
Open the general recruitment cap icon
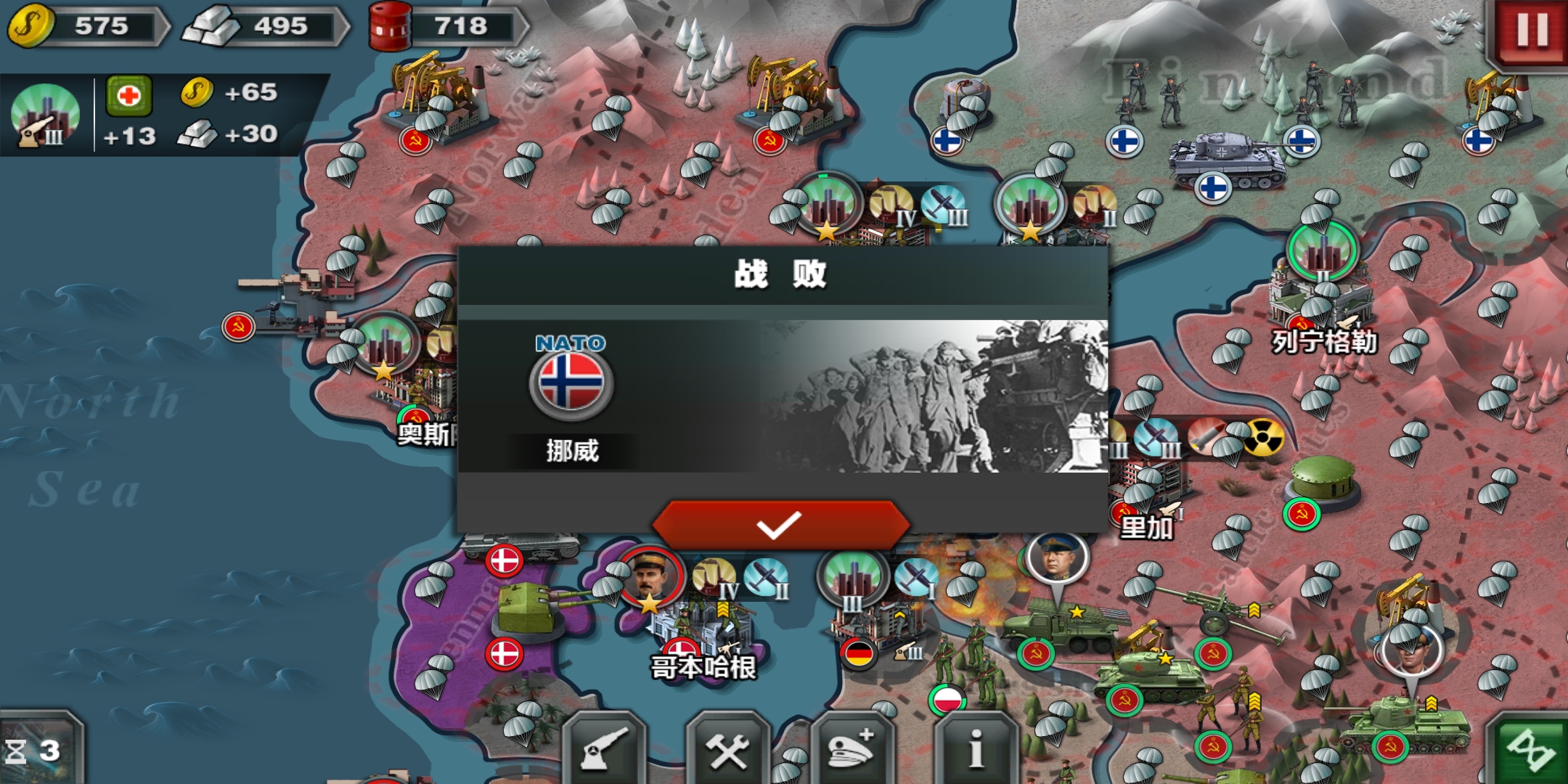click(x=852, y=751)
